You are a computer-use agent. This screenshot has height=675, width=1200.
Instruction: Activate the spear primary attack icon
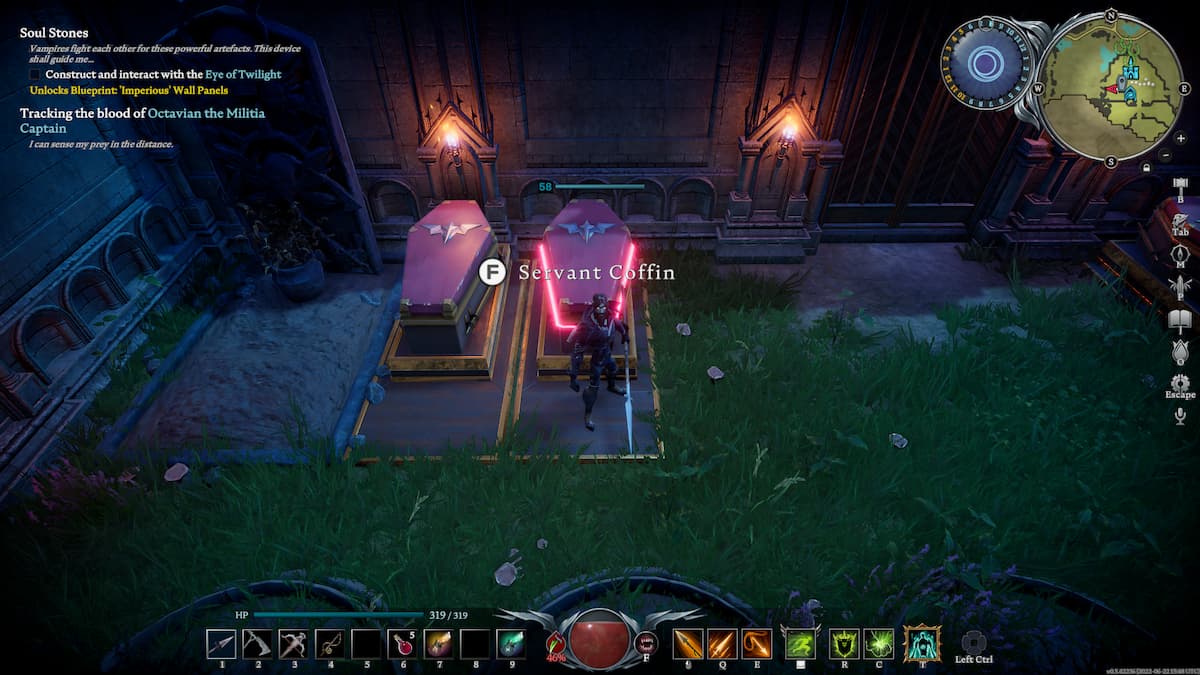coord(688,643)
